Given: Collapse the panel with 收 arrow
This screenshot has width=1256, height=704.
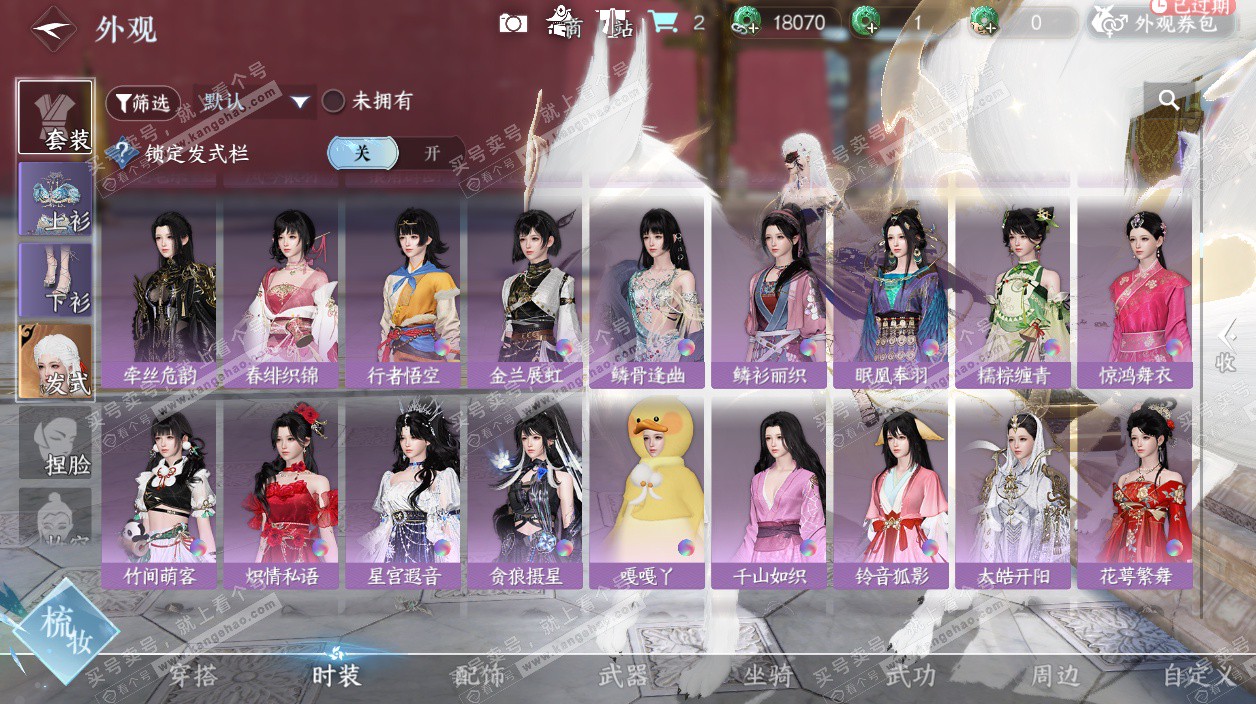Looking at the screenshot, I should 1227,346.
